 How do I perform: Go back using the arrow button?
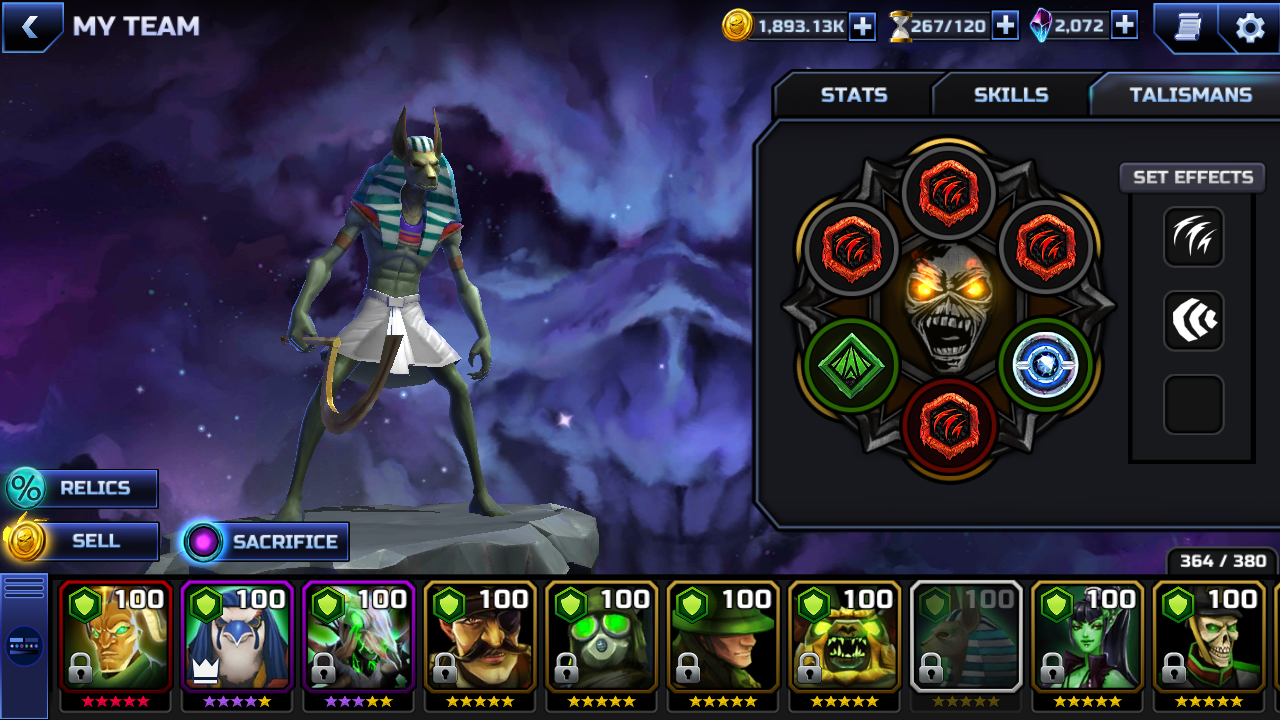[30, 27]
